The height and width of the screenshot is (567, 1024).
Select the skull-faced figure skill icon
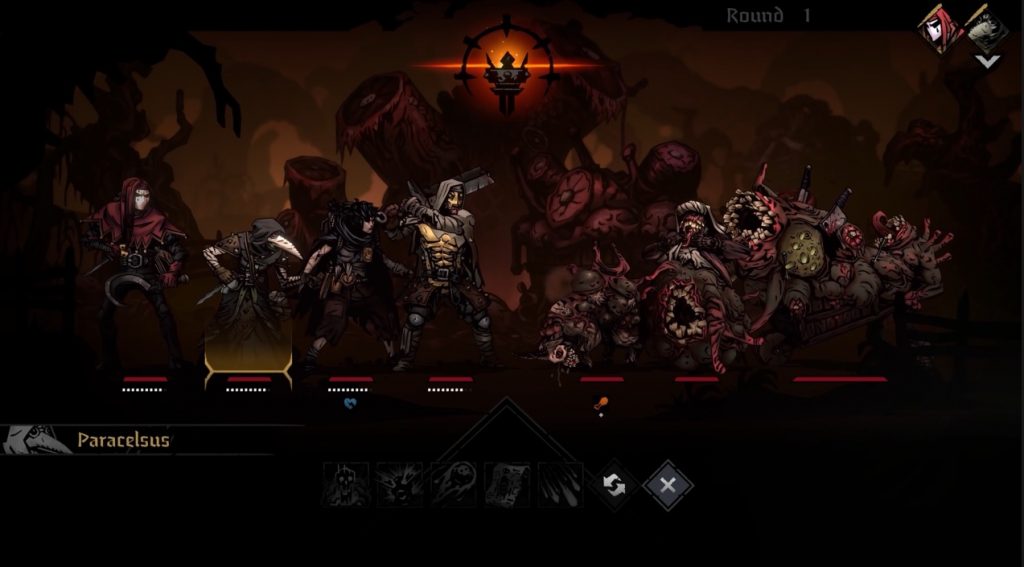(x=346, y=485)
